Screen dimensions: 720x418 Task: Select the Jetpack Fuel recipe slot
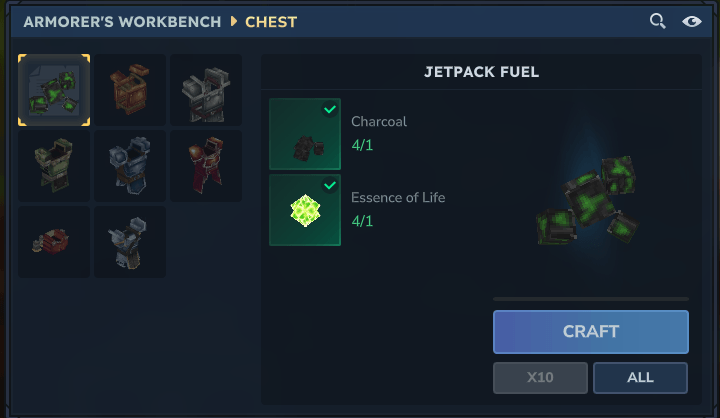point(54,90)
